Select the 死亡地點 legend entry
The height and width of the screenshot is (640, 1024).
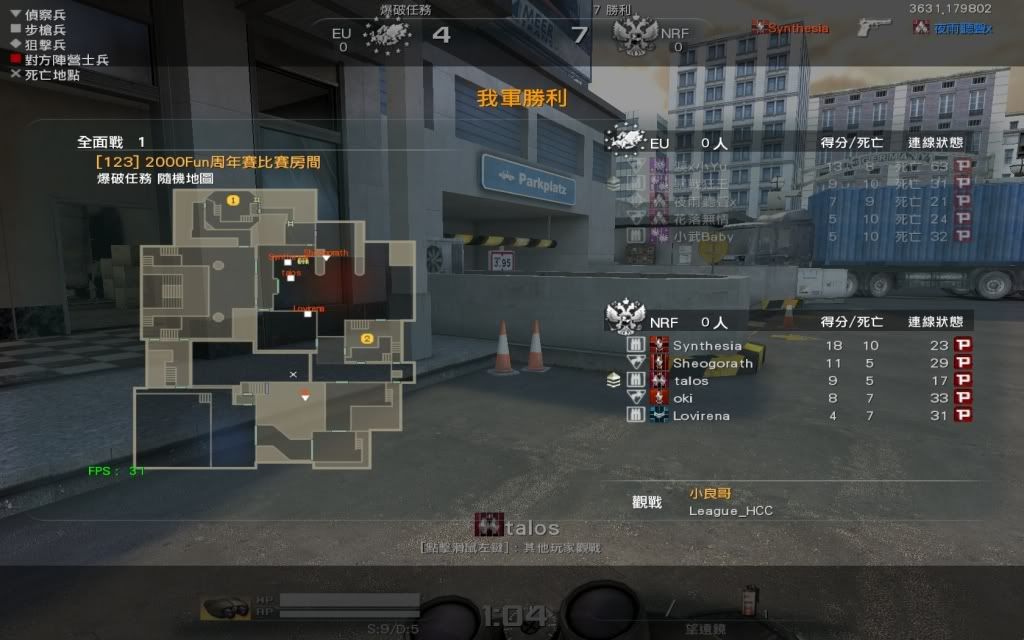point(51,75)
